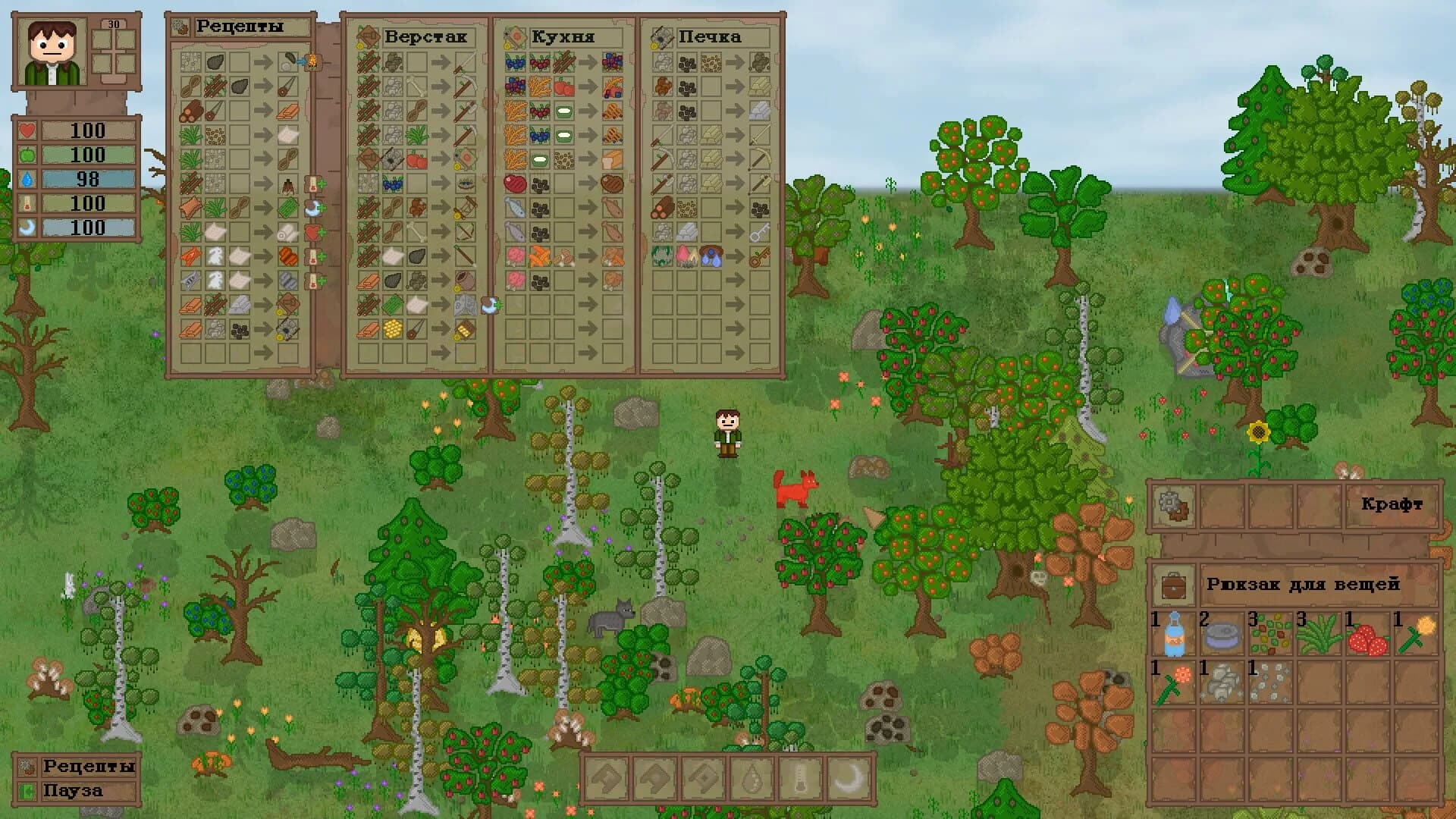1456x819 pixels.
Task: Select the strawberries in the inventory
Action: coord(1369,639)
